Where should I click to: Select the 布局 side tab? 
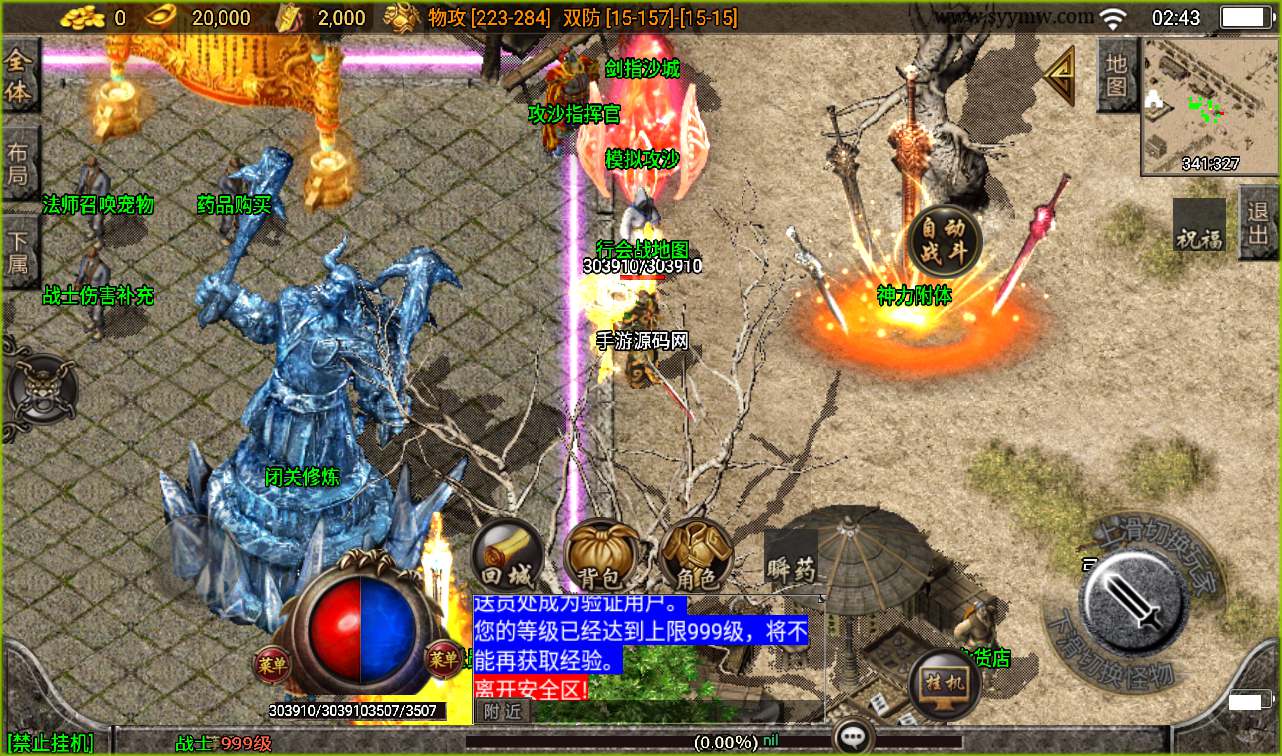point(19,166)
